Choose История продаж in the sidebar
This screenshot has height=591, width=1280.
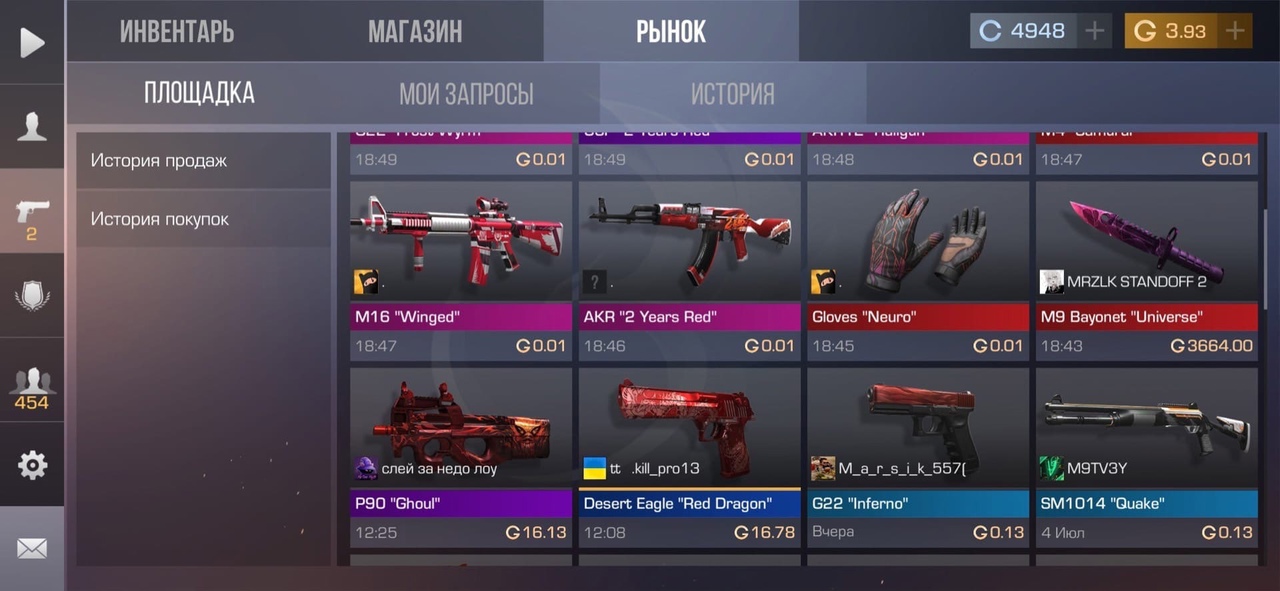tap(203, 160)
